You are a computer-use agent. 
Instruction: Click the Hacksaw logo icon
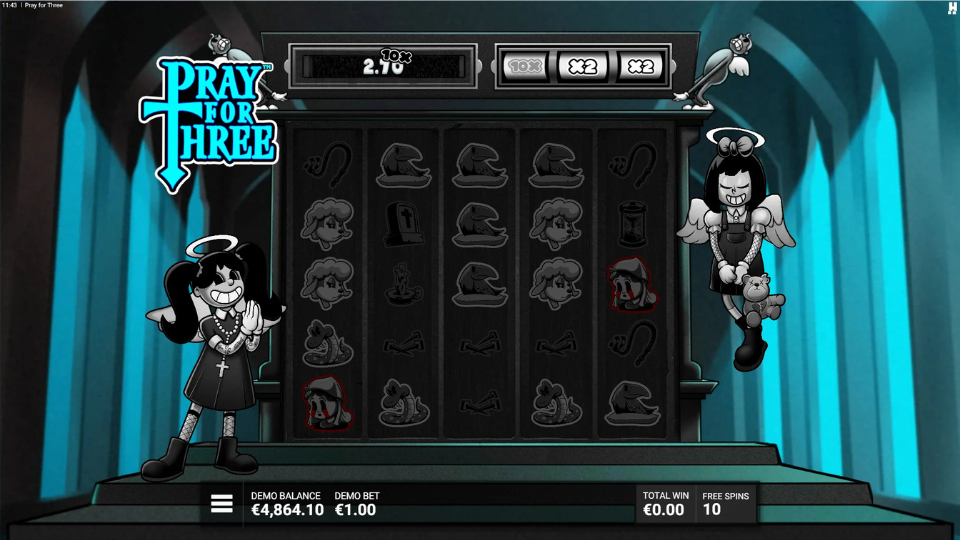click(951, 8)
